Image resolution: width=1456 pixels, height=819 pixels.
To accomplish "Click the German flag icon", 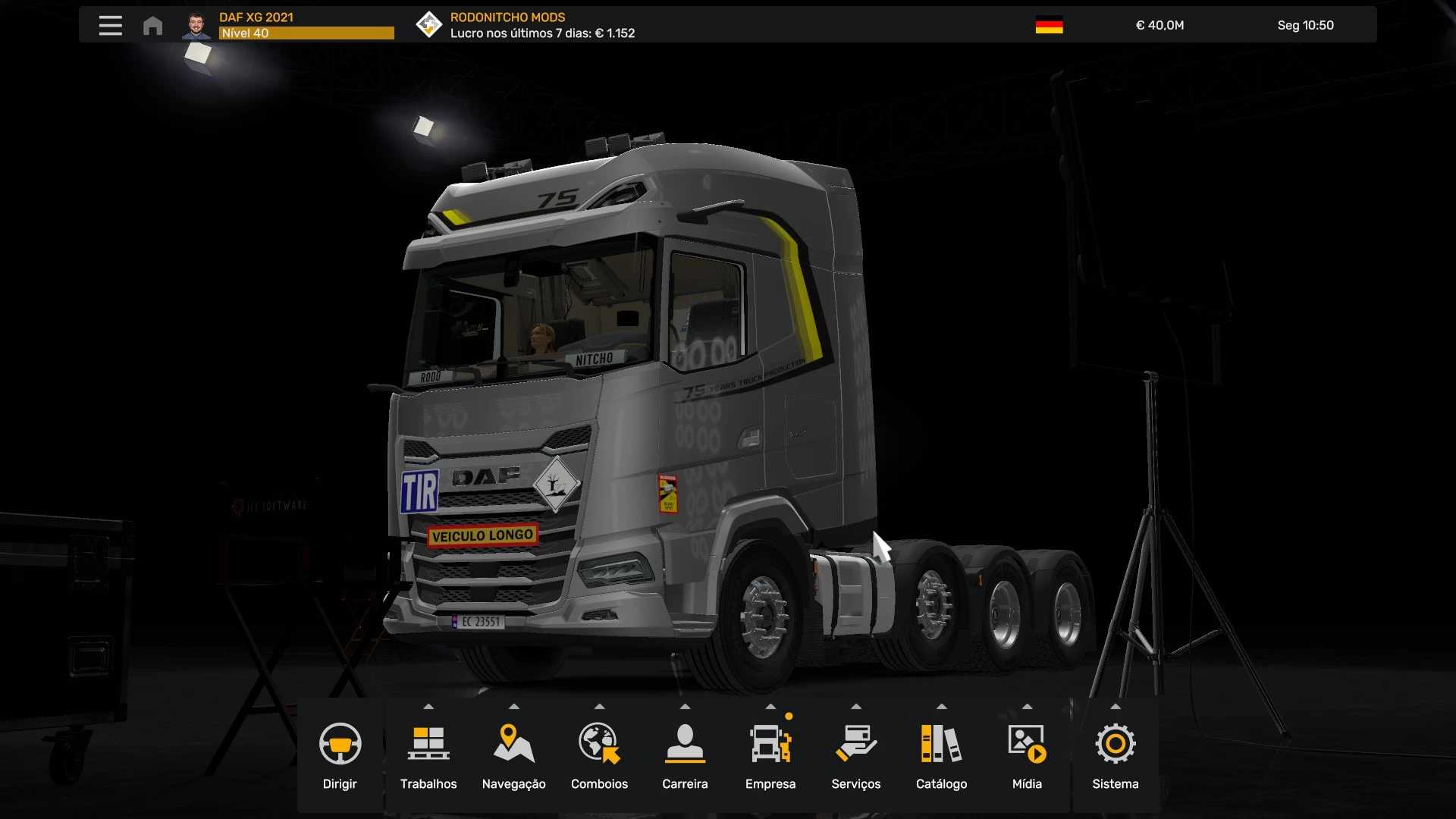I will pyautogui.click(x=1049, y=25).
